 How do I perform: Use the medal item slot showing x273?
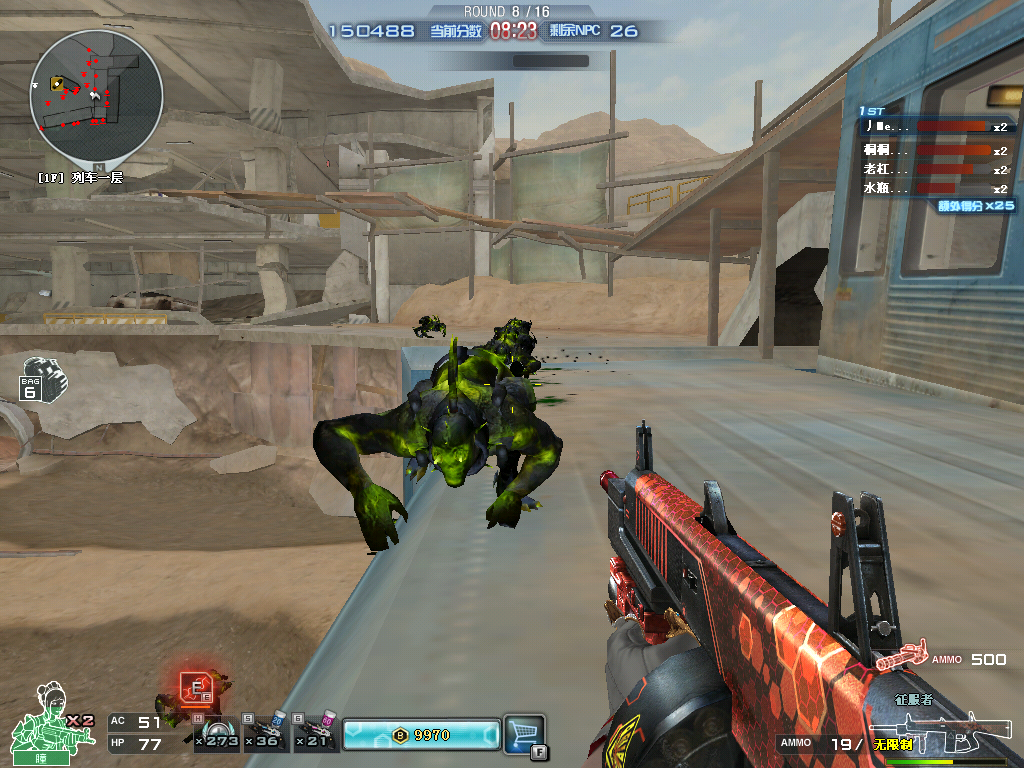tap(215, 735)
